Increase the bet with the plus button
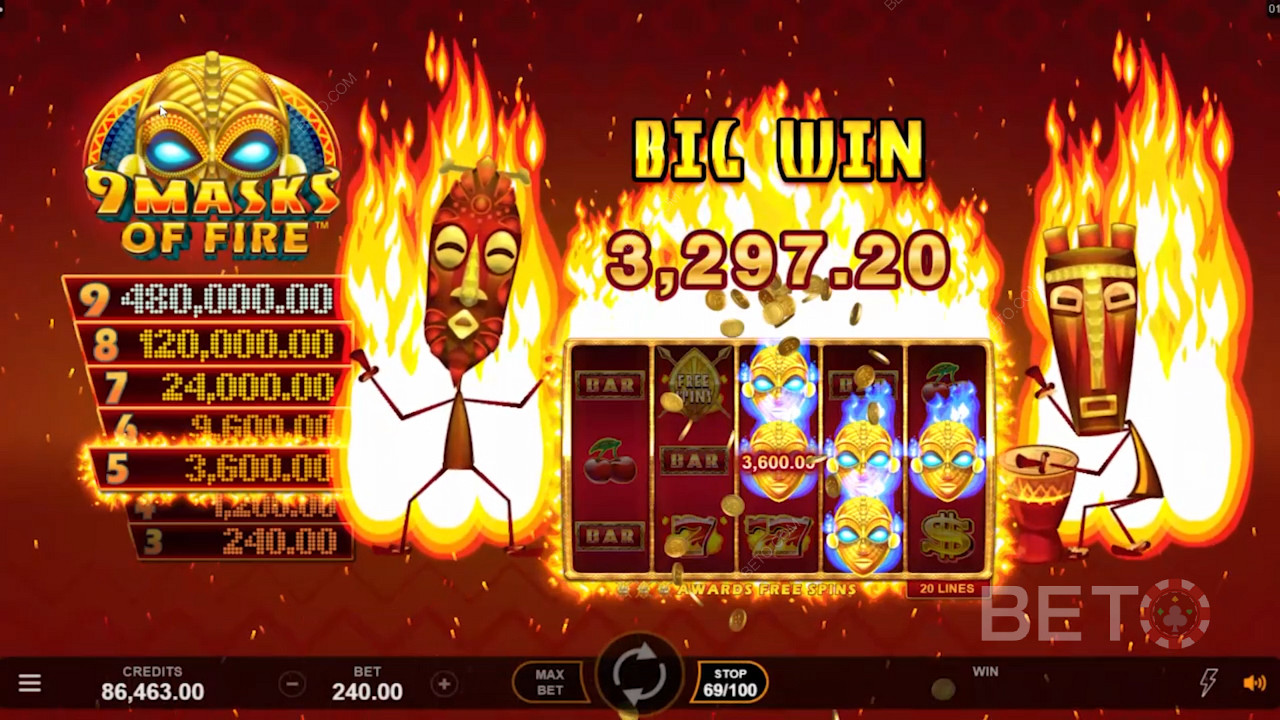 pyautogui.click(x=444, y=684)
